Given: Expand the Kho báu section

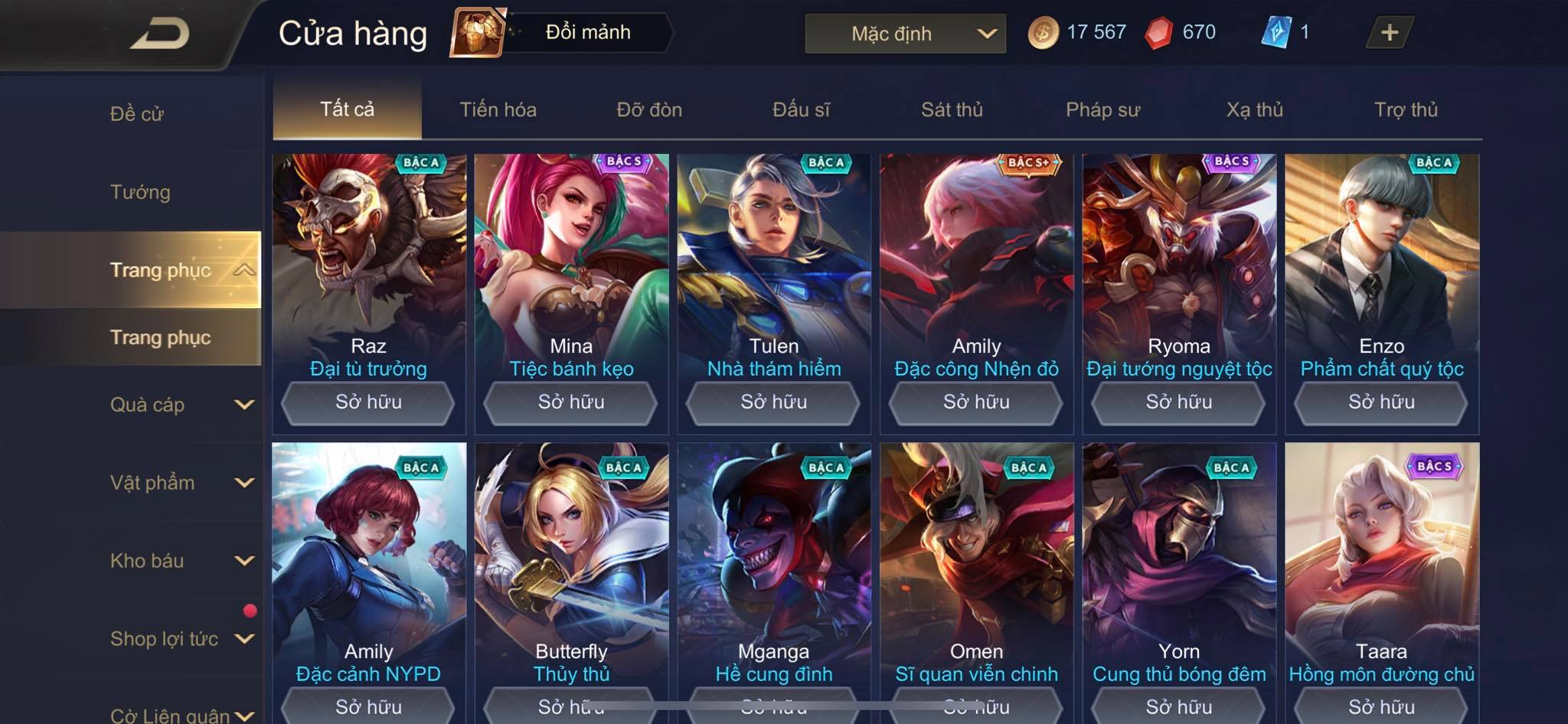Looking at the screenshot, I should (181, 561).
